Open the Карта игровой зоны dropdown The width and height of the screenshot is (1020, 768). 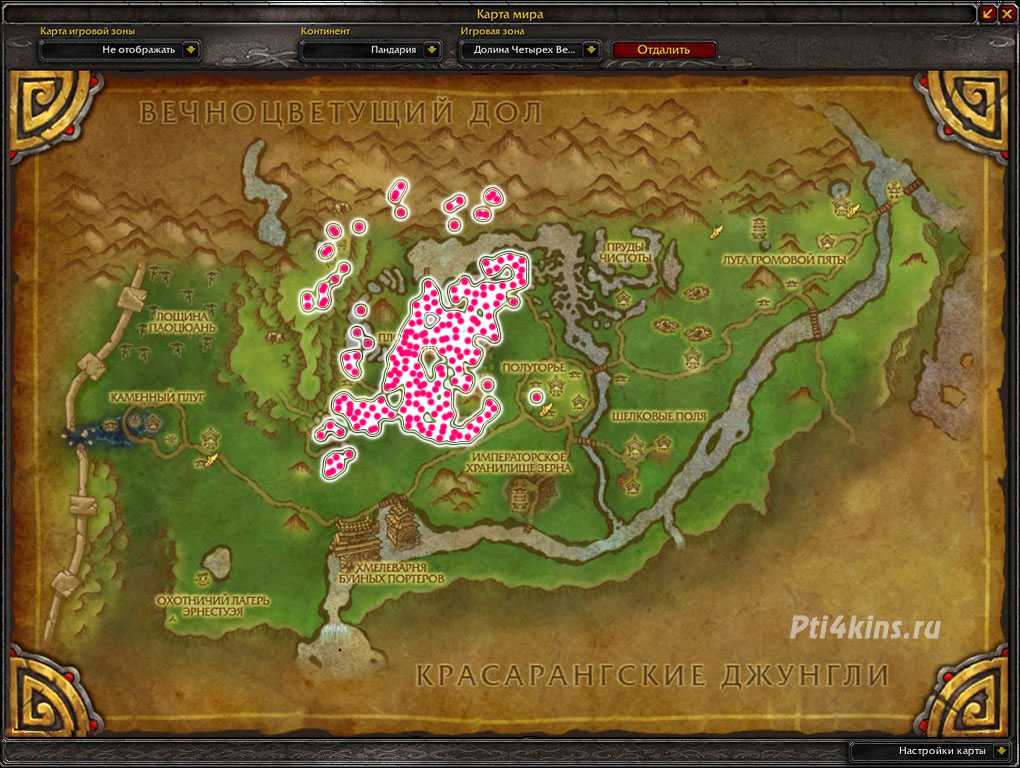coord(191,49)
